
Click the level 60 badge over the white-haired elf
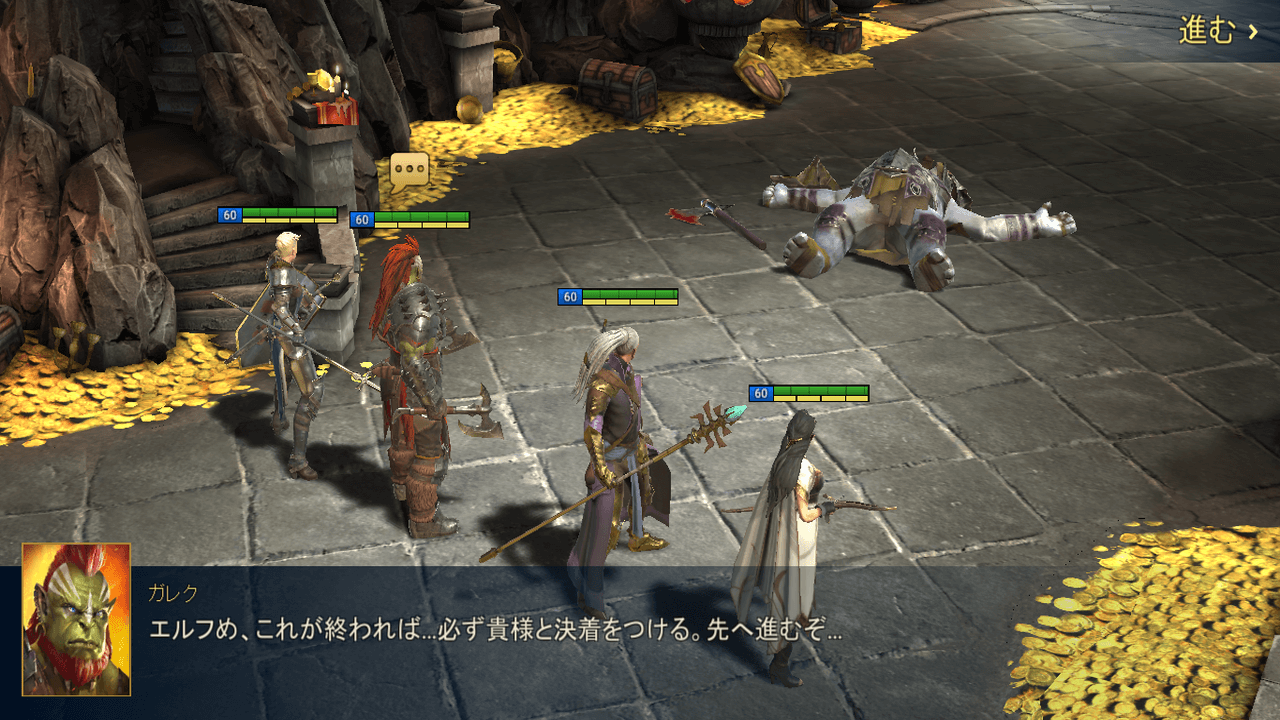(572, 296)
